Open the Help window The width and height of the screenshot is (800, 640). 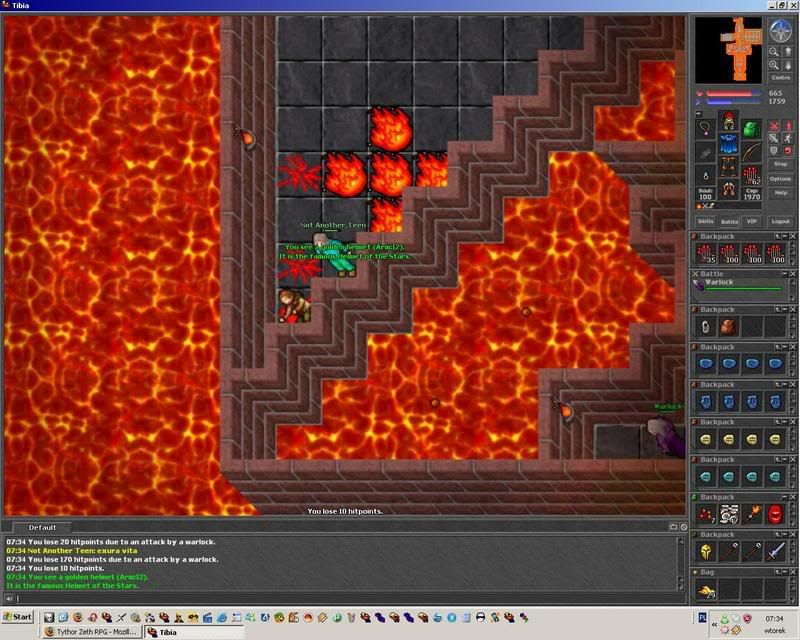click(781, 192)
